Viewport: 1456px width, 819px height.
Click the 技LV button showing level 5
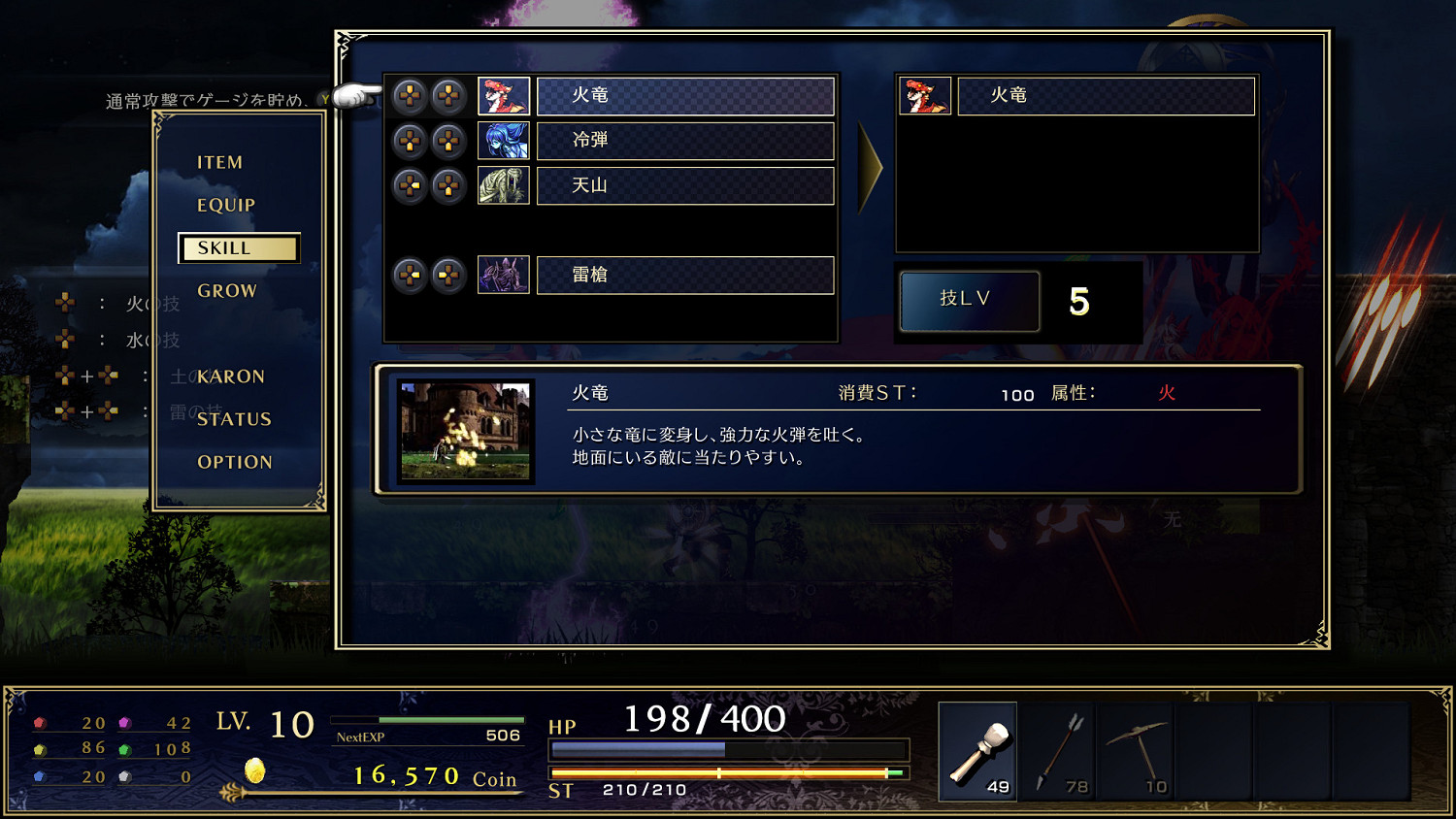coord(969,301)
